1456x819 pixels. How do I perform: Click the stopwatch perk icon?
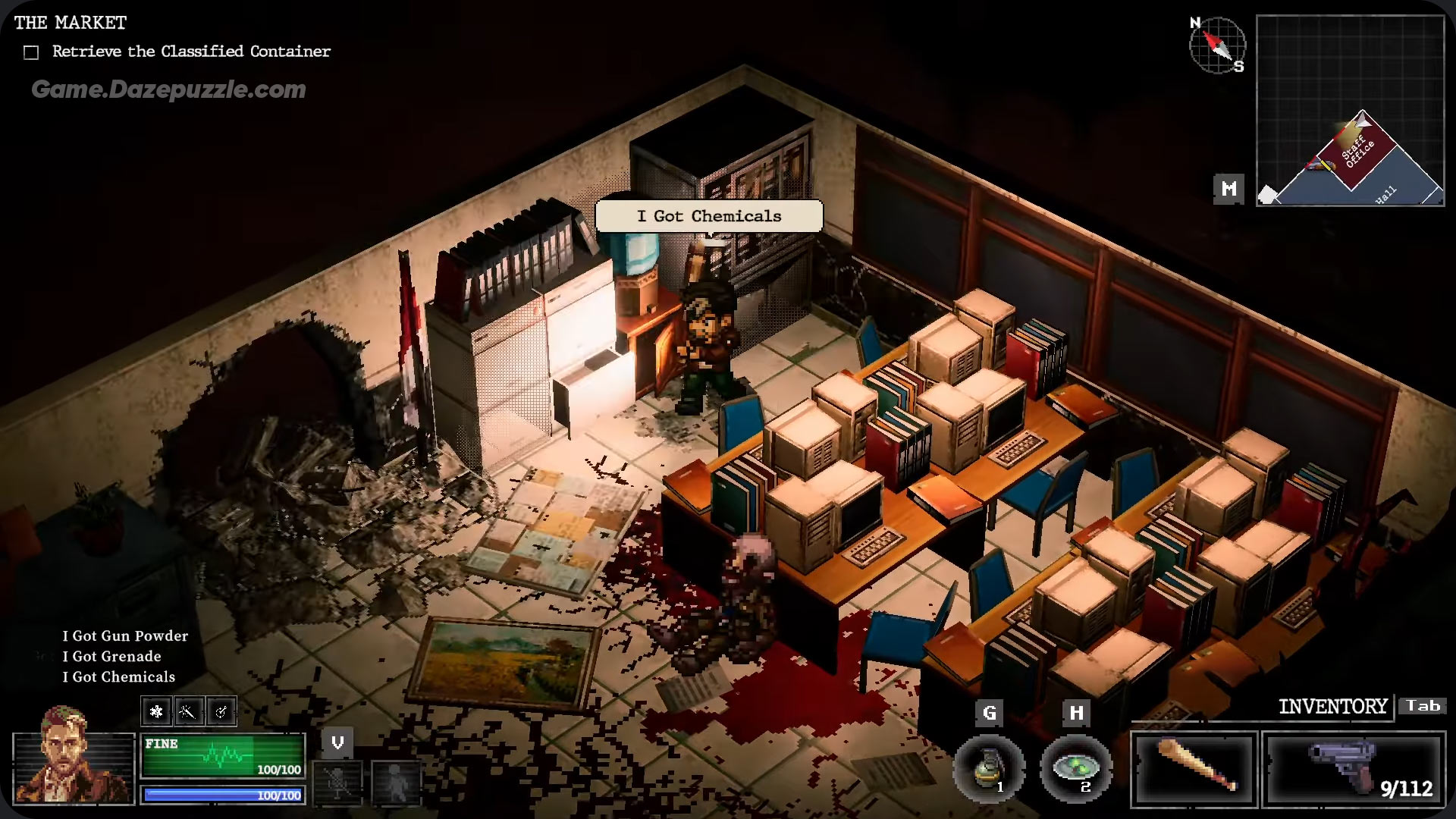[221, 711]
